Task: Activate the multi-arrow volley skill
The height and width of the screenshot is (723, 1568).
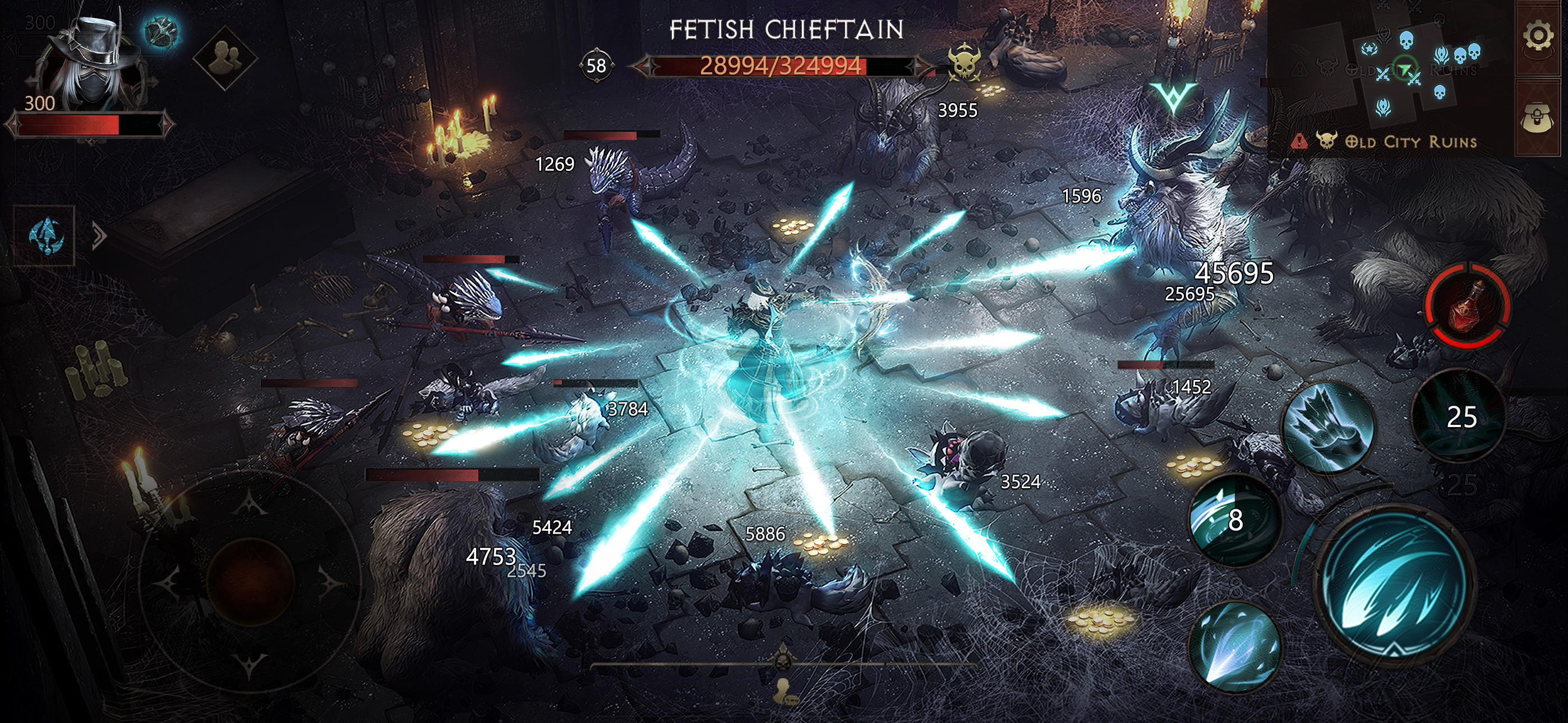Action: pyautogui.click(x=1327, y=426)
